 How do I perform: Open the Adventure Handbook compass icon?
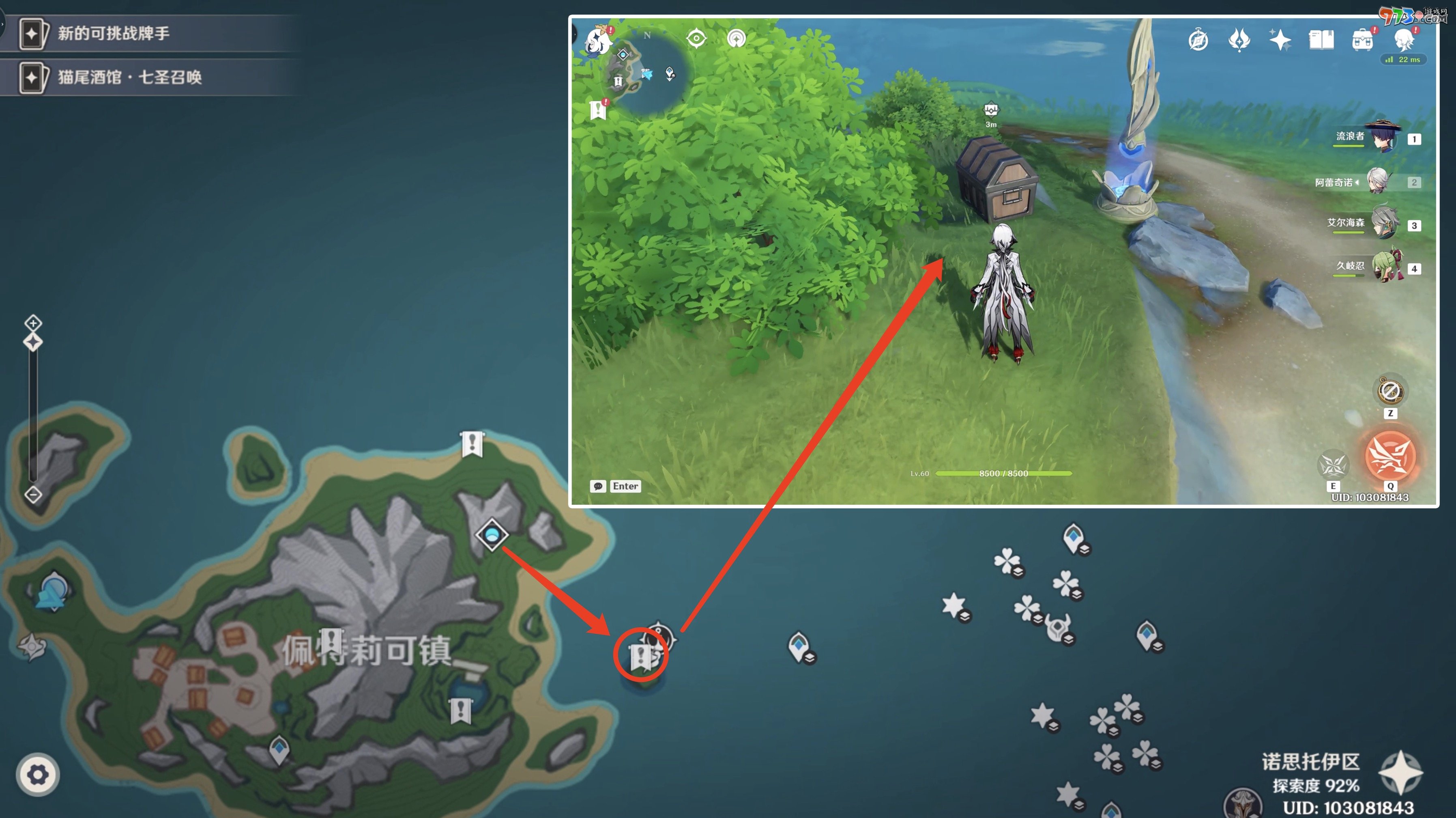coord(1198,40)
